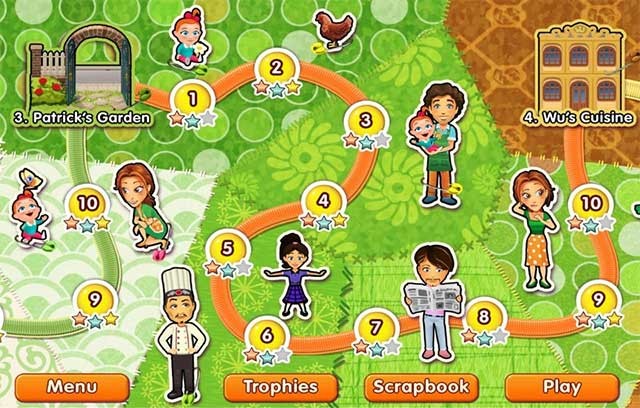Choose level 4 on the path
This screenshot has width=640, height=408.
pyautogui.click(x=324, y=199)
